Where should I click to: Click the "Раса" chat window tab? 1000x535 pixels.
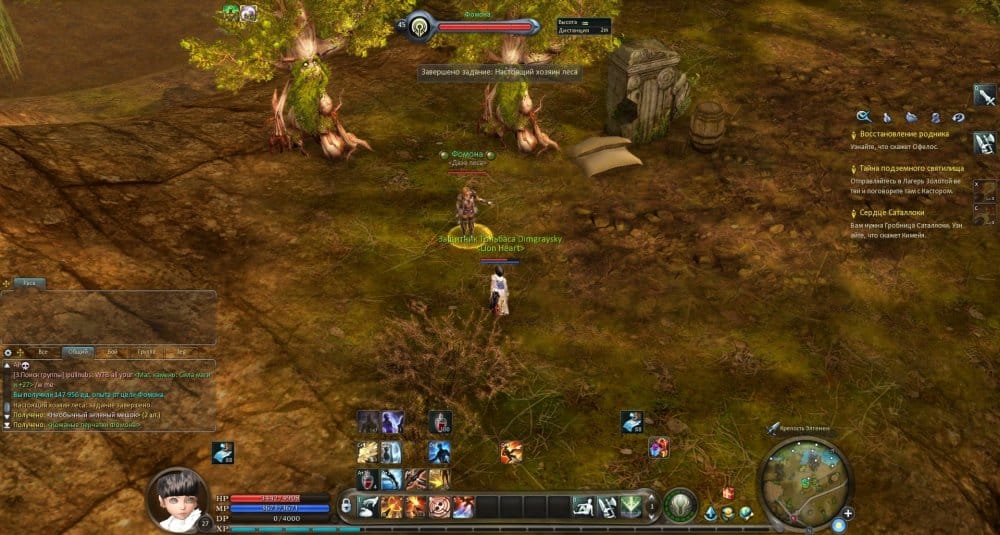[x=30, y=283]
